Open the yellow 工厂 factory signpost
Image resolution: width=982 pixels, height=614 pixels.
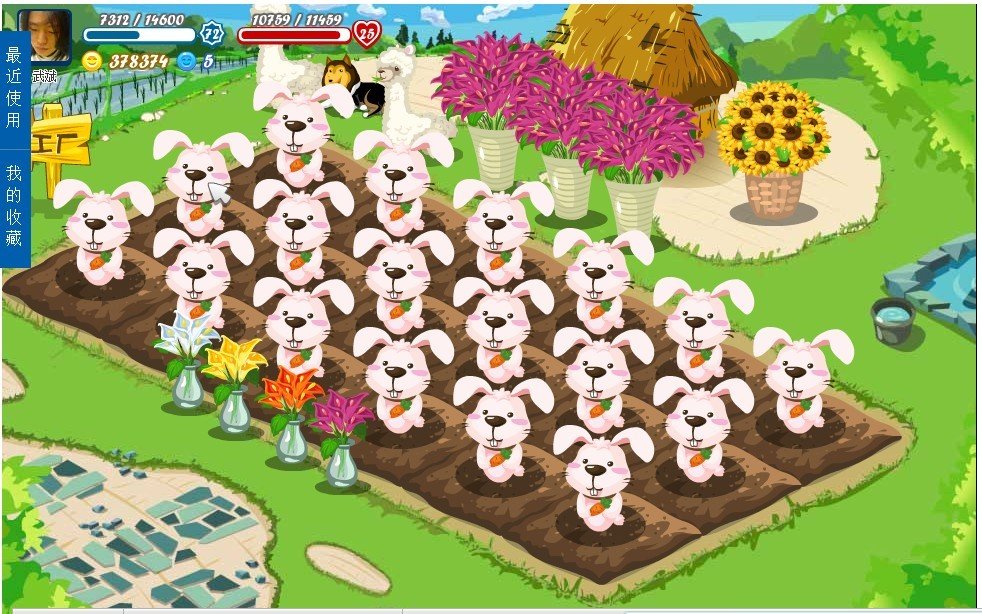tap(61, 148)
